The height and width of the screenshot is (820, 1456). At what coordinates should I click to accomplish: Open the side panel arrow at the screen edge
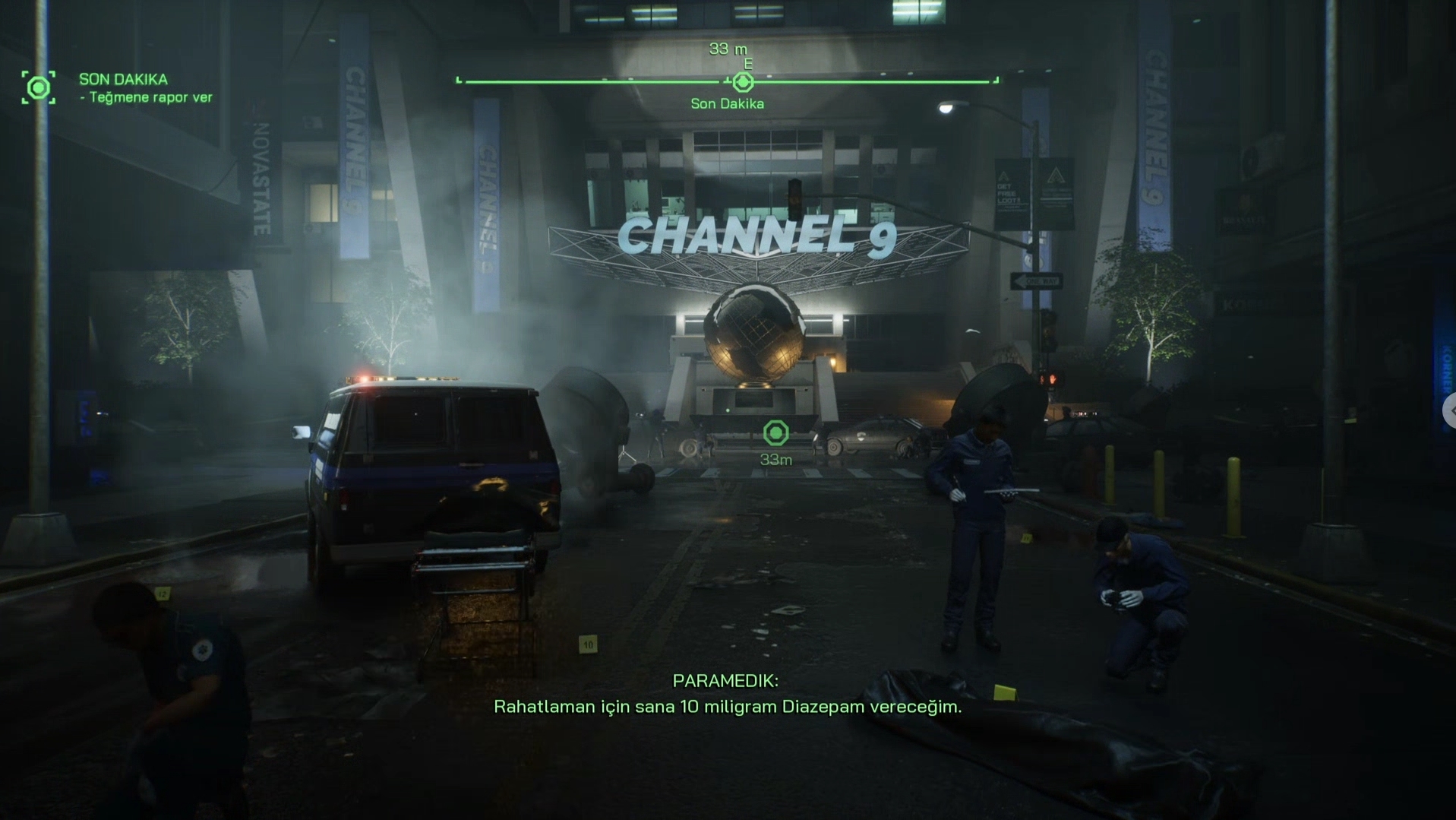click(x=1450, y=410)
